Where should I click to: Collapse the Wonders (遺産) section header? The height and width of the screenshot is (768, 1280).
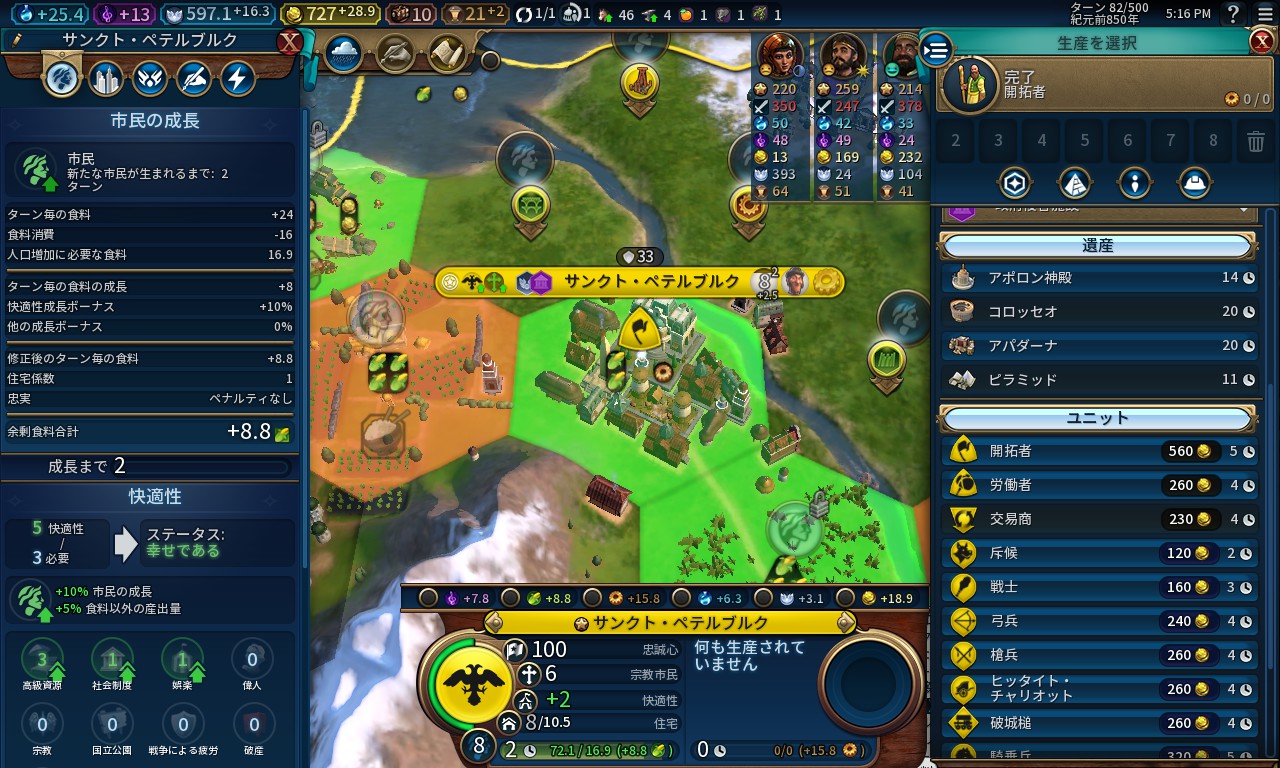pos(1097,246)
